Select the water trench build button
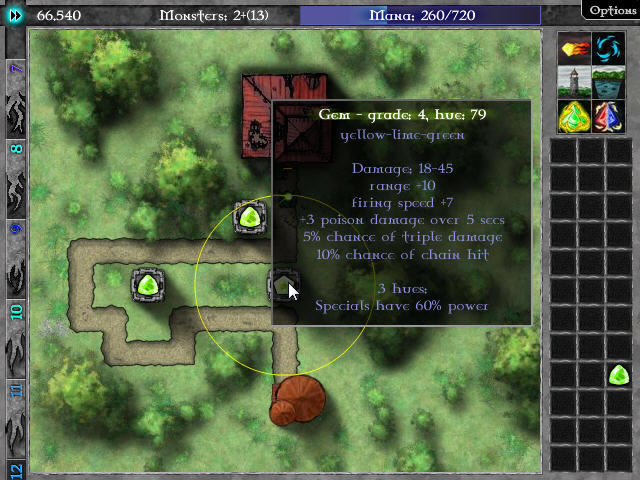640x480 pixels. click(x=606, y=81)
